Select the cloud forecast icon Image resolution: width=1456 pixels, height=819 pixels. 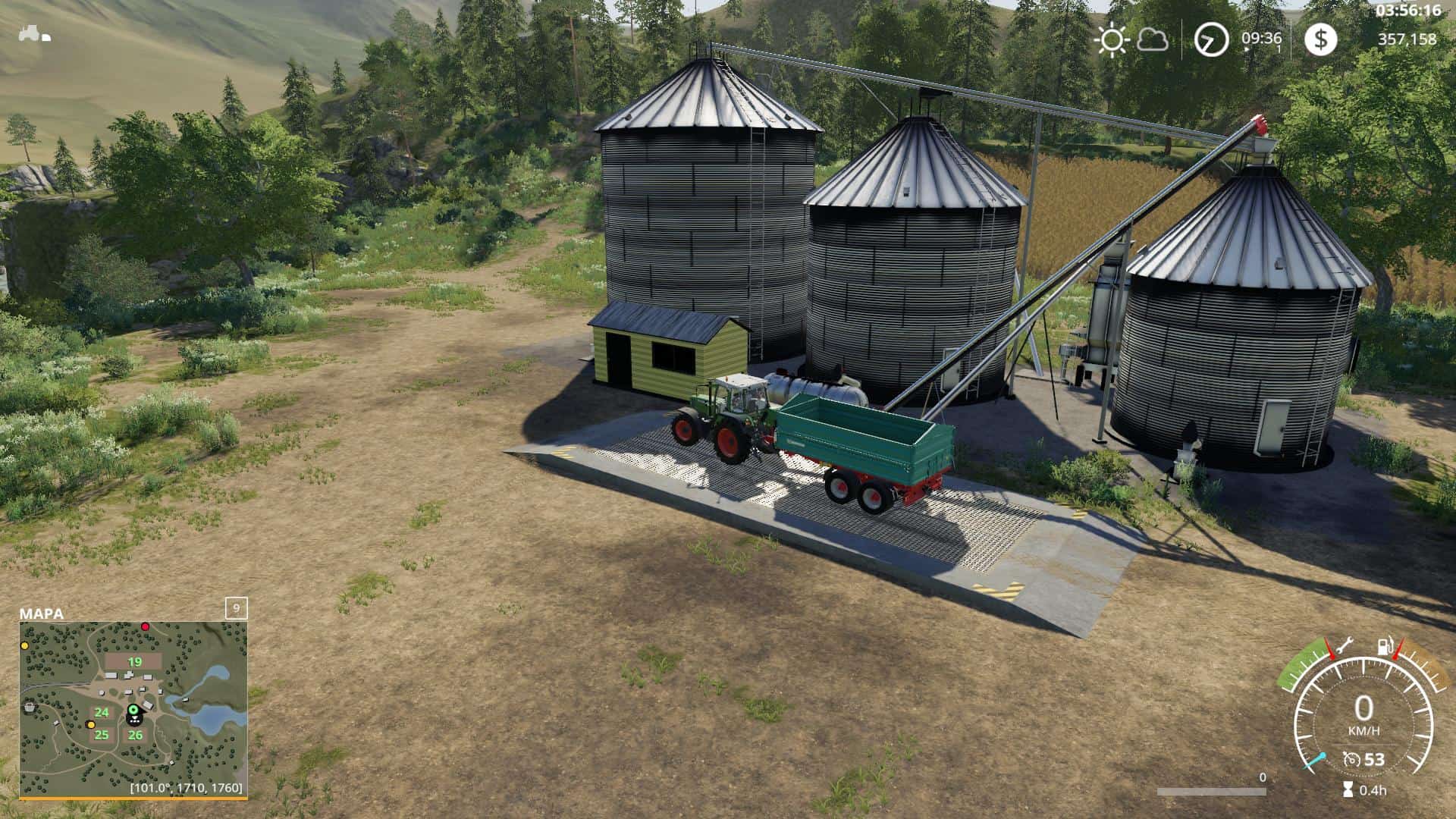click(x=1153, y=39)
